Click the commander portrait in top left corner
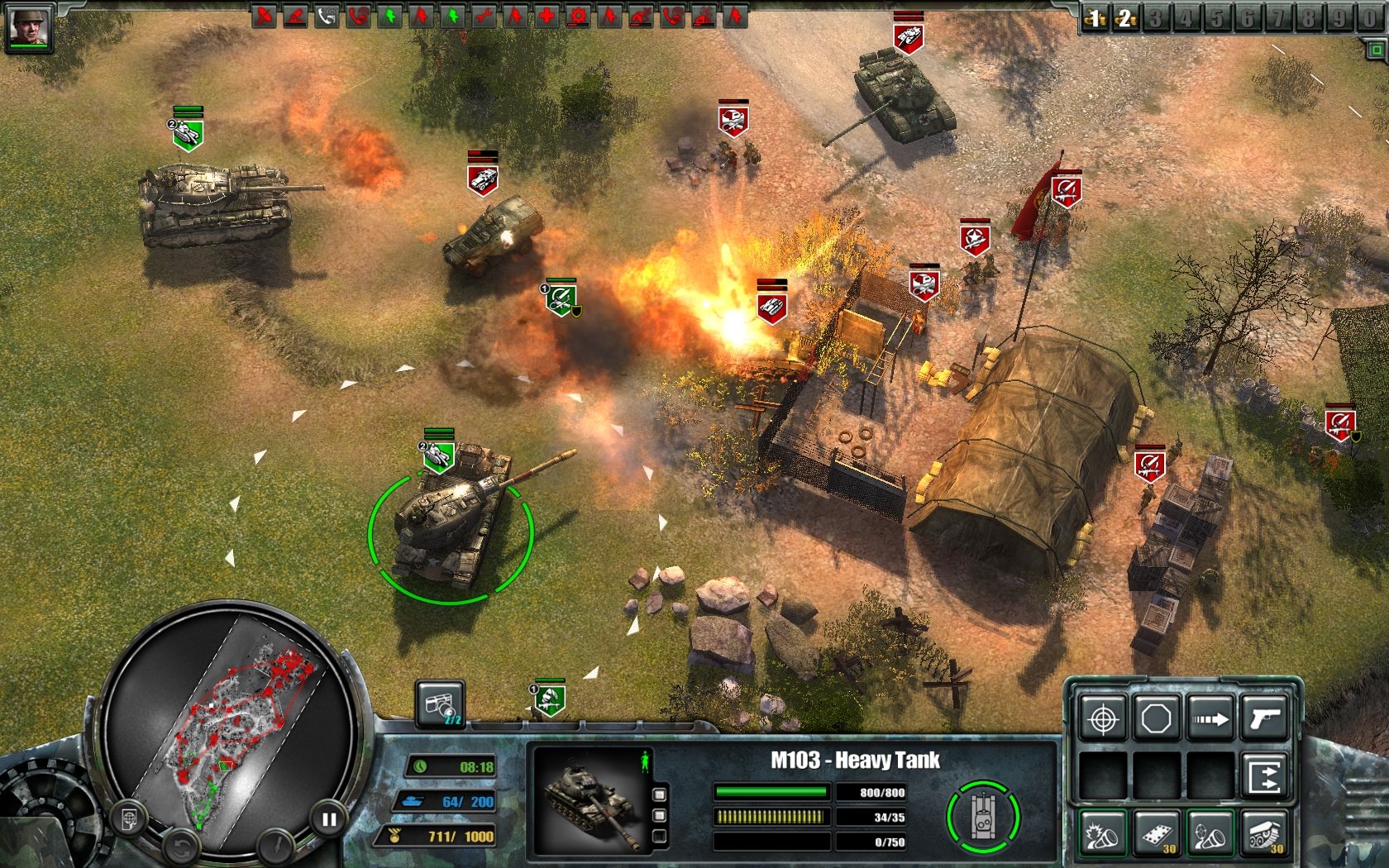 29,23
